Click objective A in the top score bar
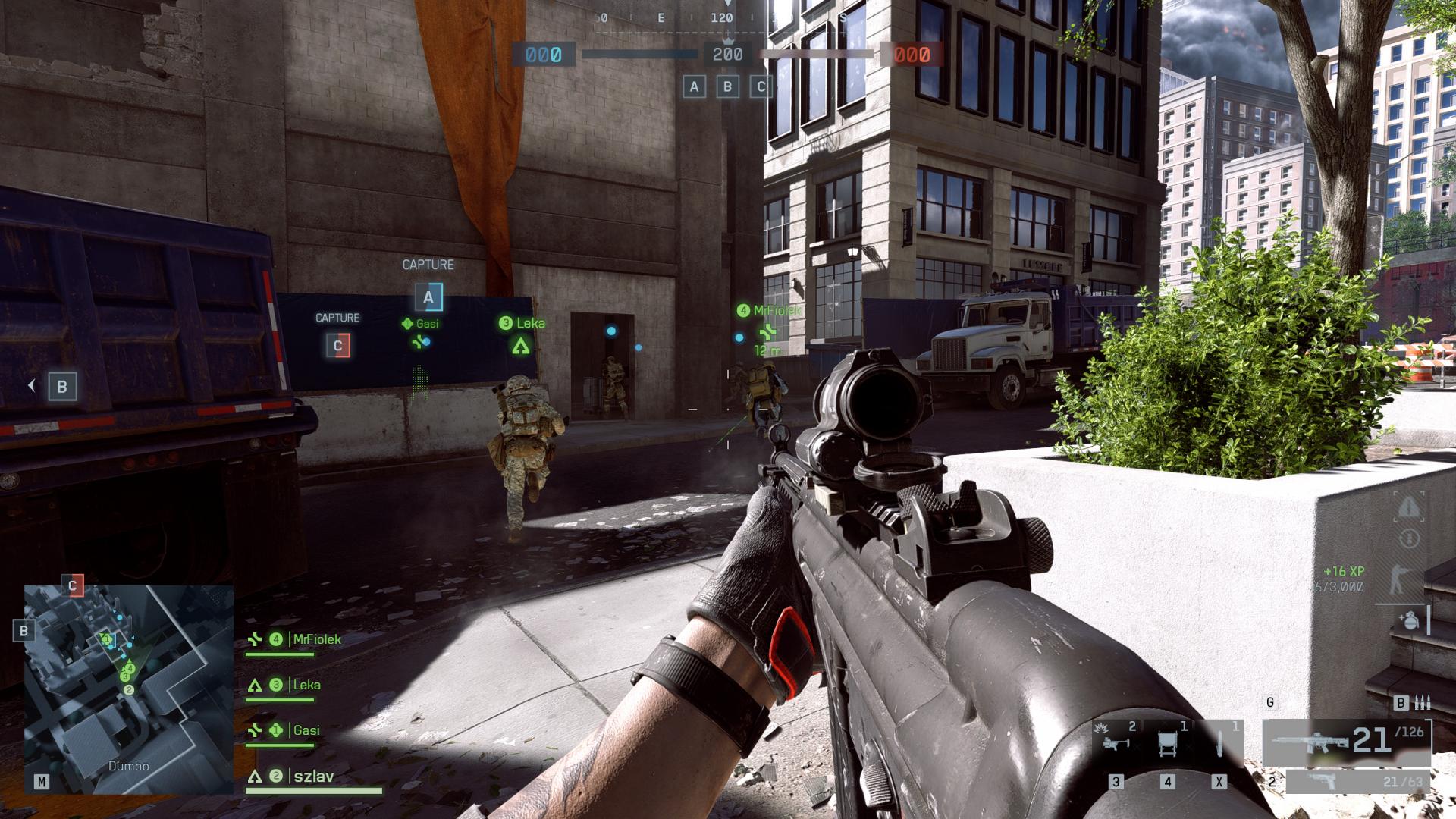This screenshot has width=1456, height=819. (x=694, y=86)
